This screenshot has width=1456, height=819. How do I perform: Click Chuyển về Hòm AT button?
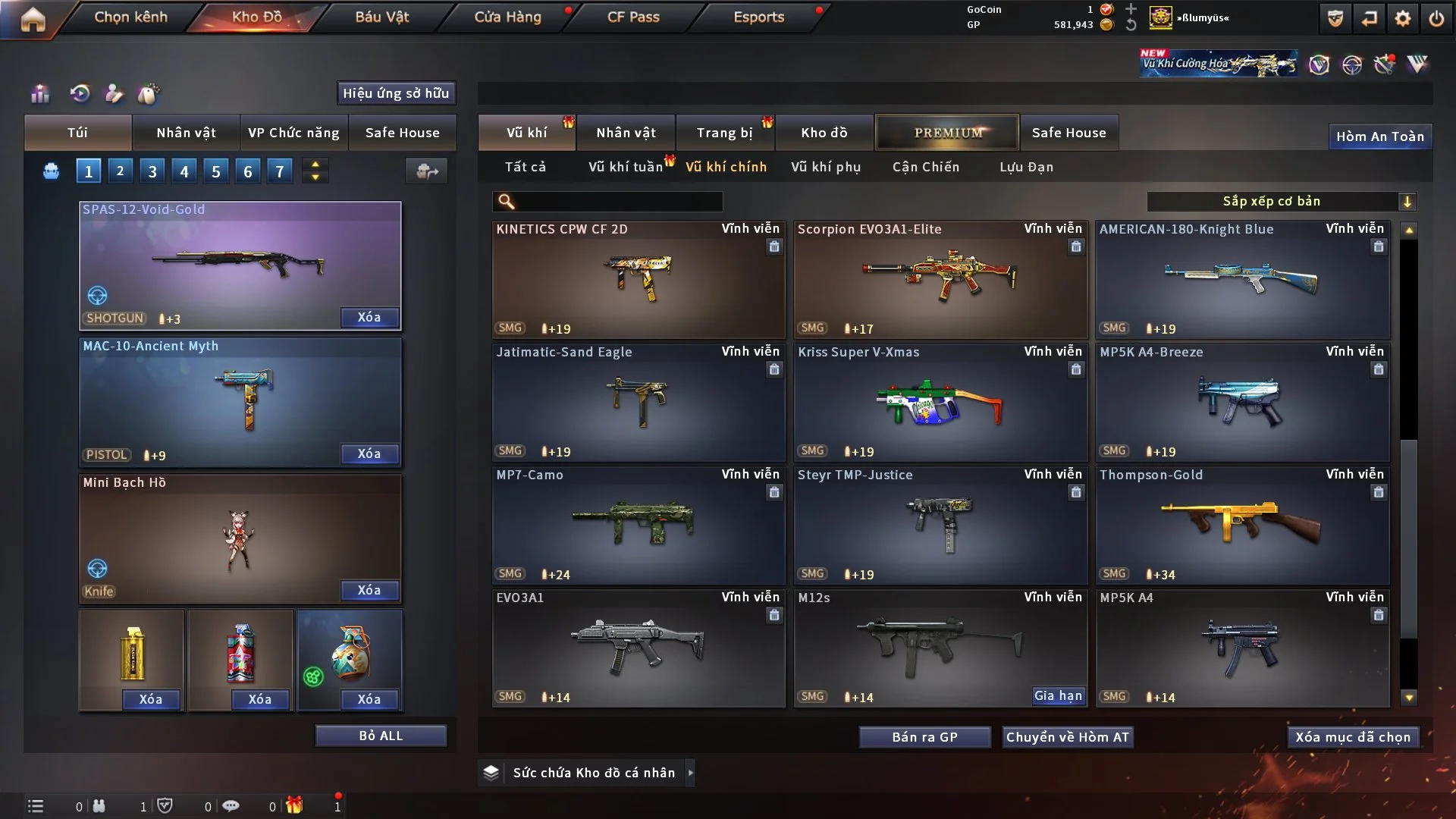1067,737
